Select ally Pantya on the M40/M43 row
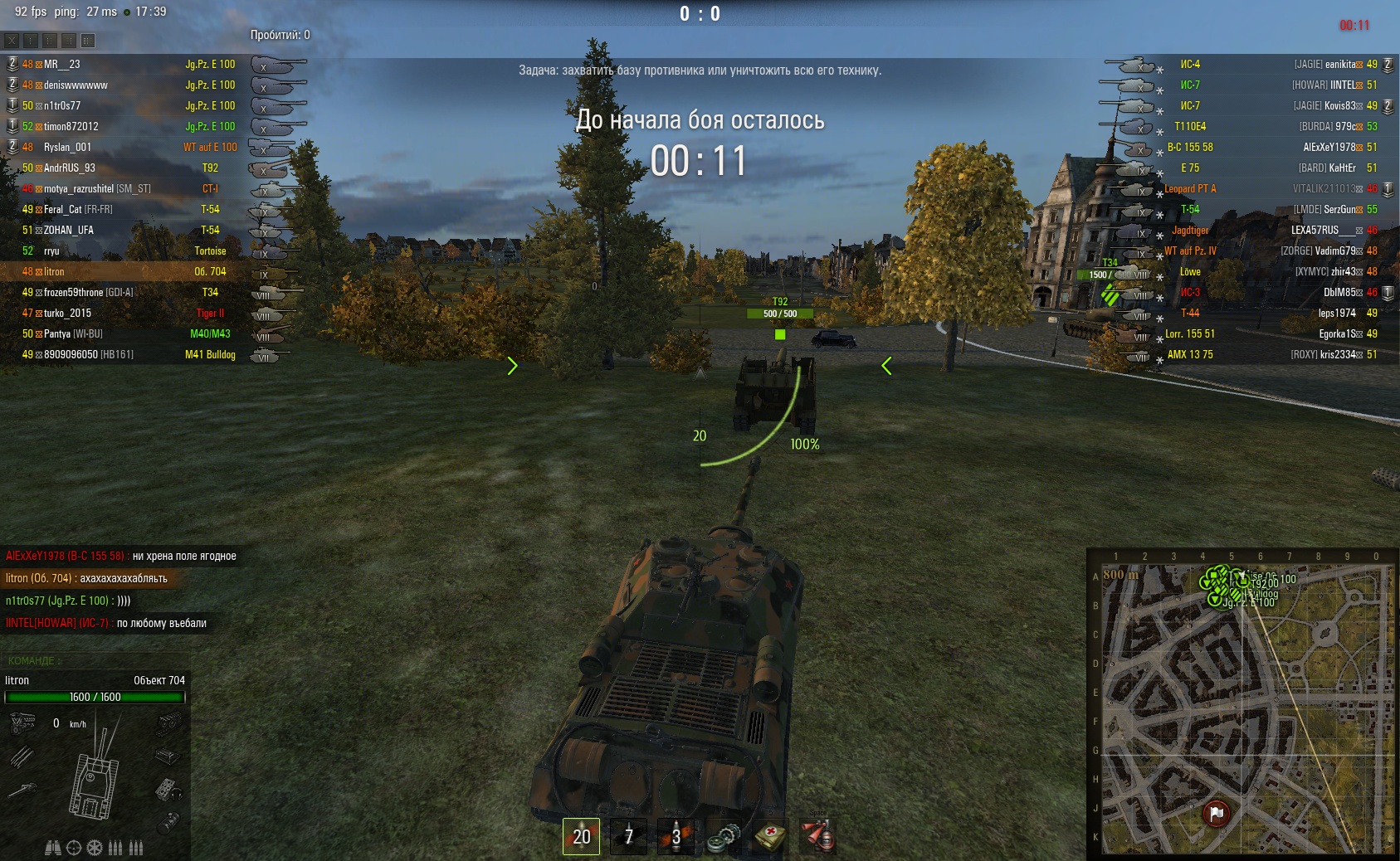The image size is (1400, 861). [x=56, y=333]
